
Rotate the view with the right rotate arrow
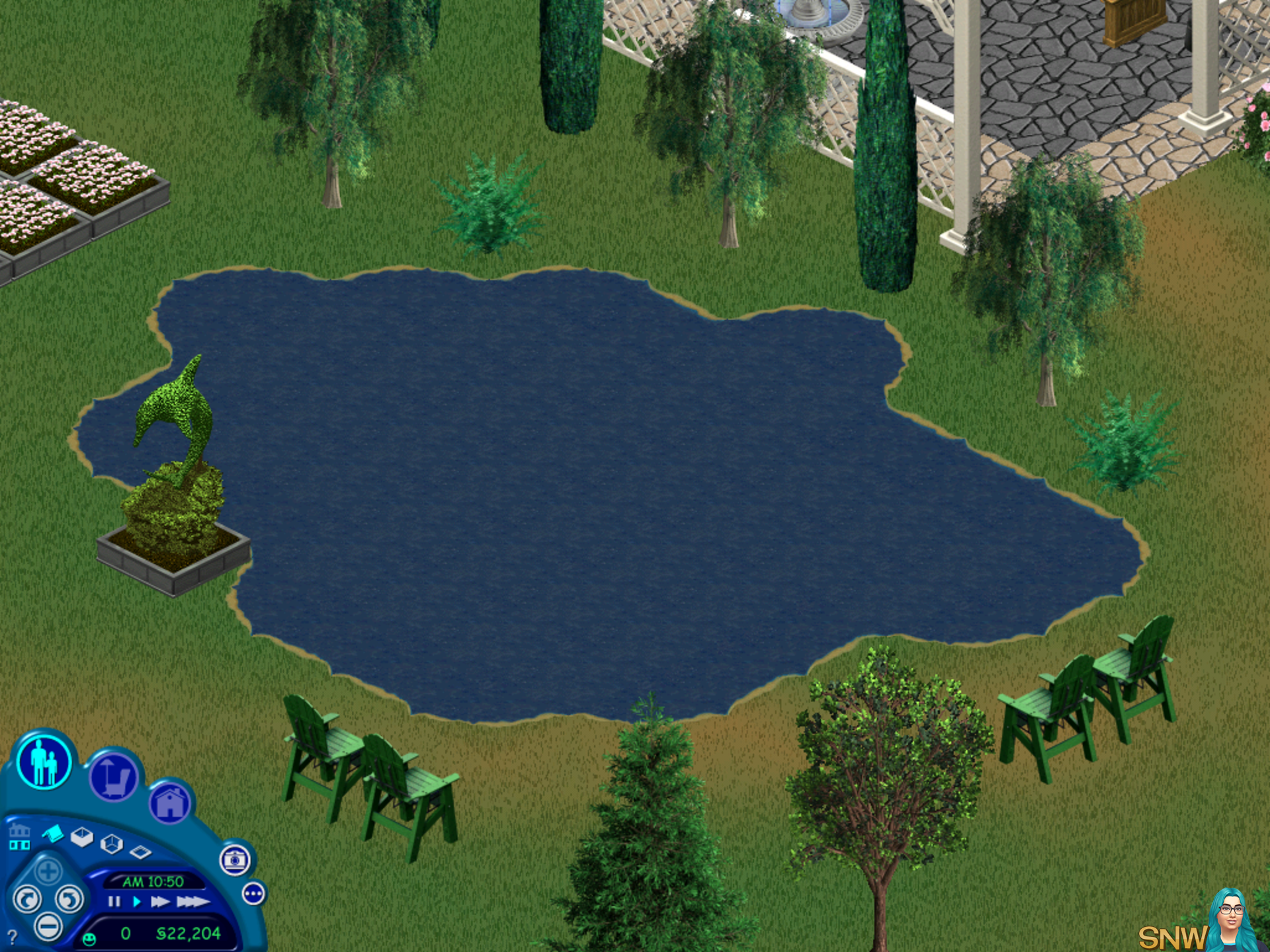[69, 899]
